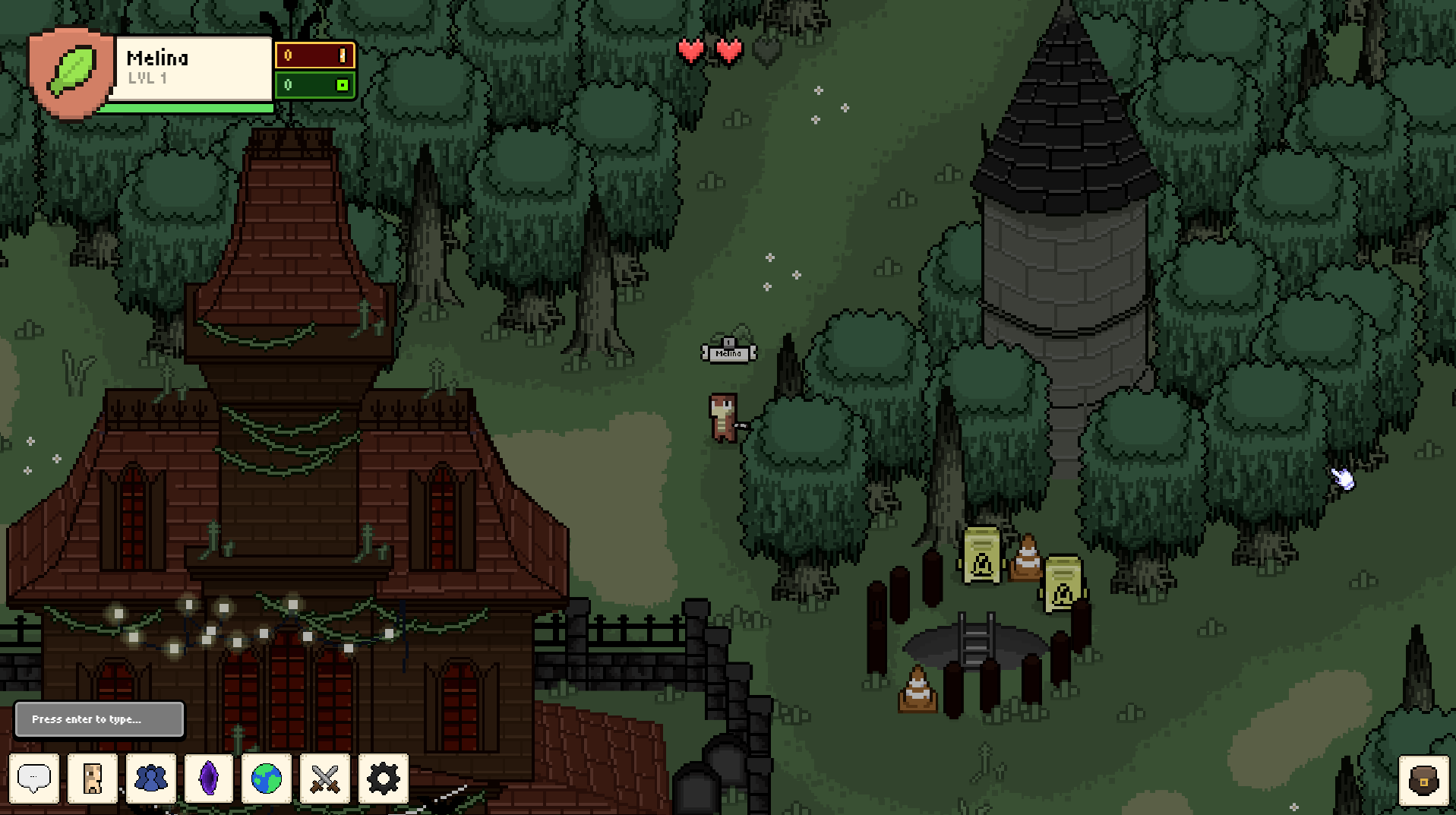Open the chat speech bubble button
This screenshot has height=815, width=1456.
[34, 778]
